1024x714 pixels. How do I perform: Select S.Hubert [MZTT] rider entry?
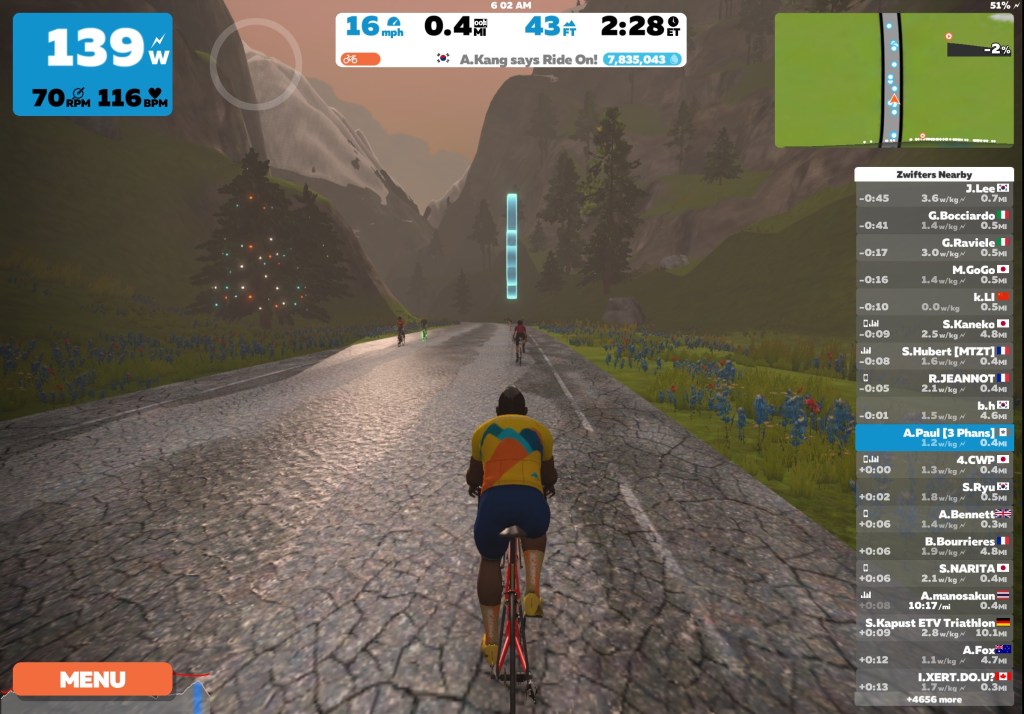coord(934,356)
